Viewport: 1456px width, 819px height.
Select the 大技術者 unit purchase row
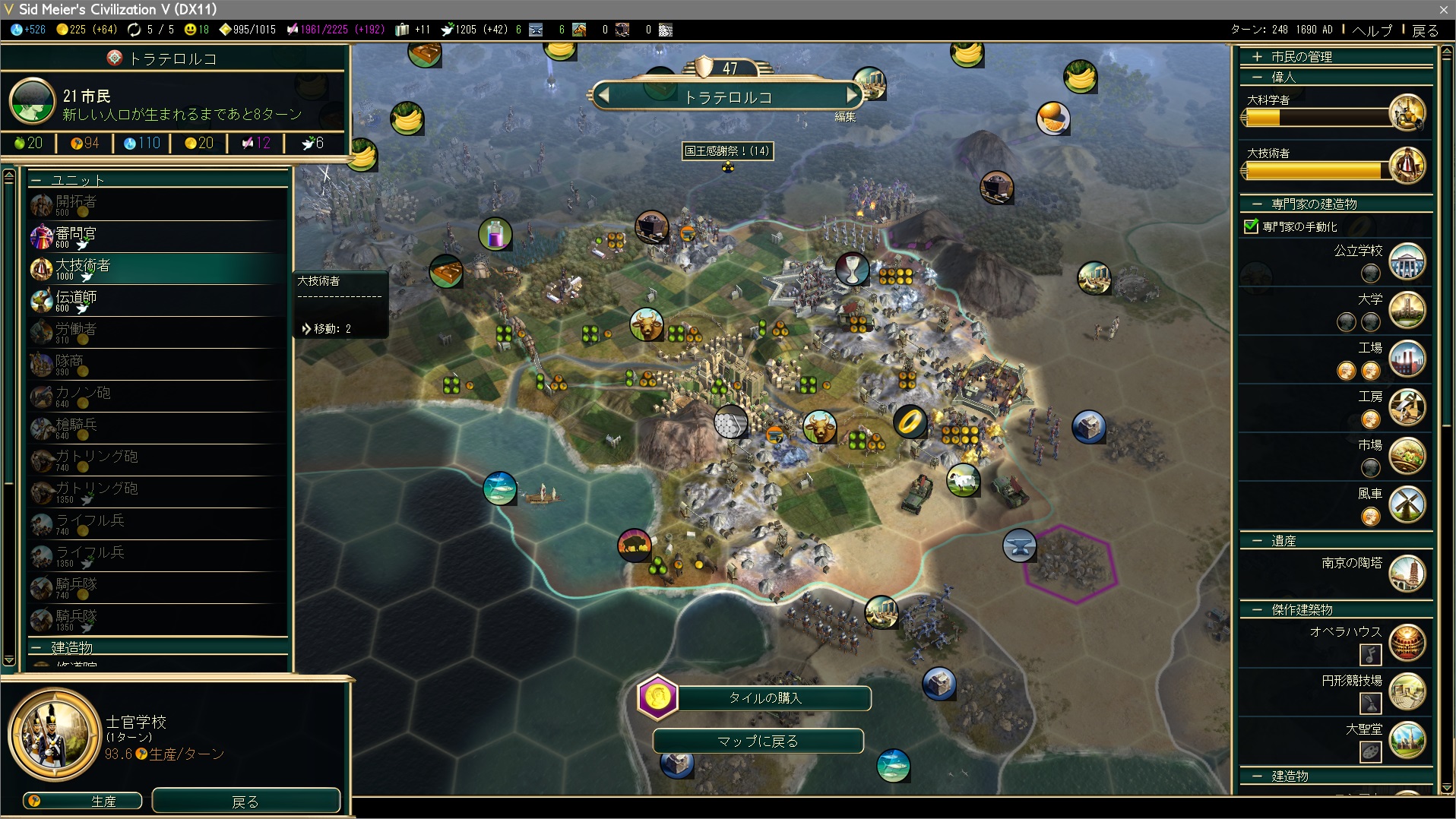coord(158,268)
